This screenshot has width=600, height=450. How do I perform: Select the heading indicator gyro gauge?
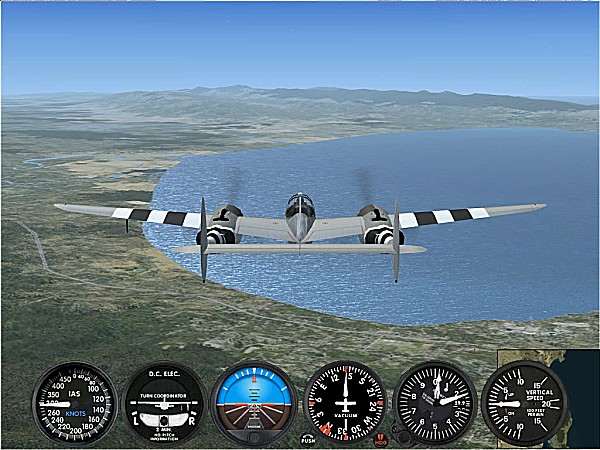pos(344,404)
